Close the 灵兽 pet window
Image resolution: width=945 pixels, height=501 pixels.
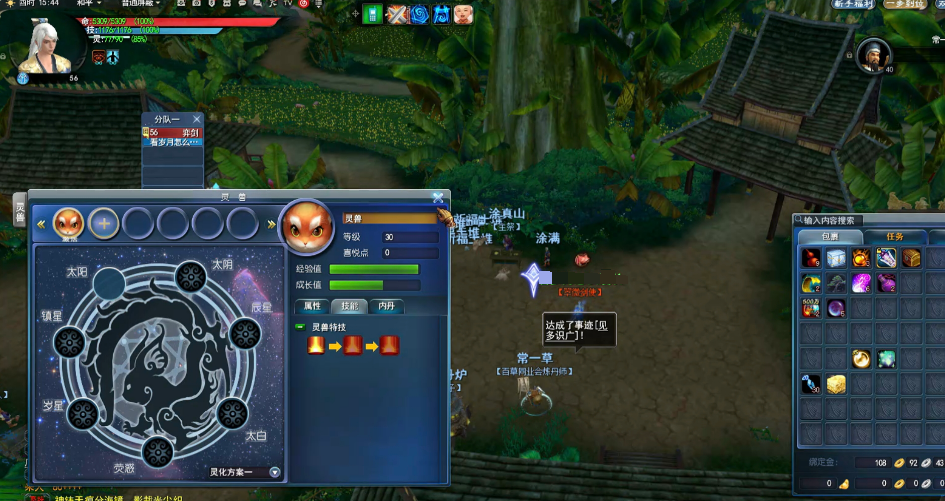[438, 199]
